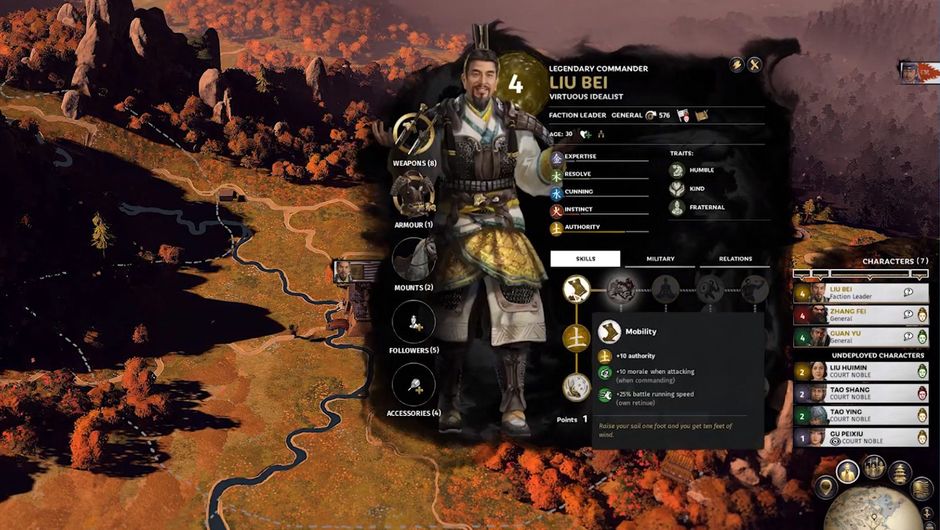Open the Armour equipment slot
This screenshot has height=530, width=940.
click(x=412, y=194)
